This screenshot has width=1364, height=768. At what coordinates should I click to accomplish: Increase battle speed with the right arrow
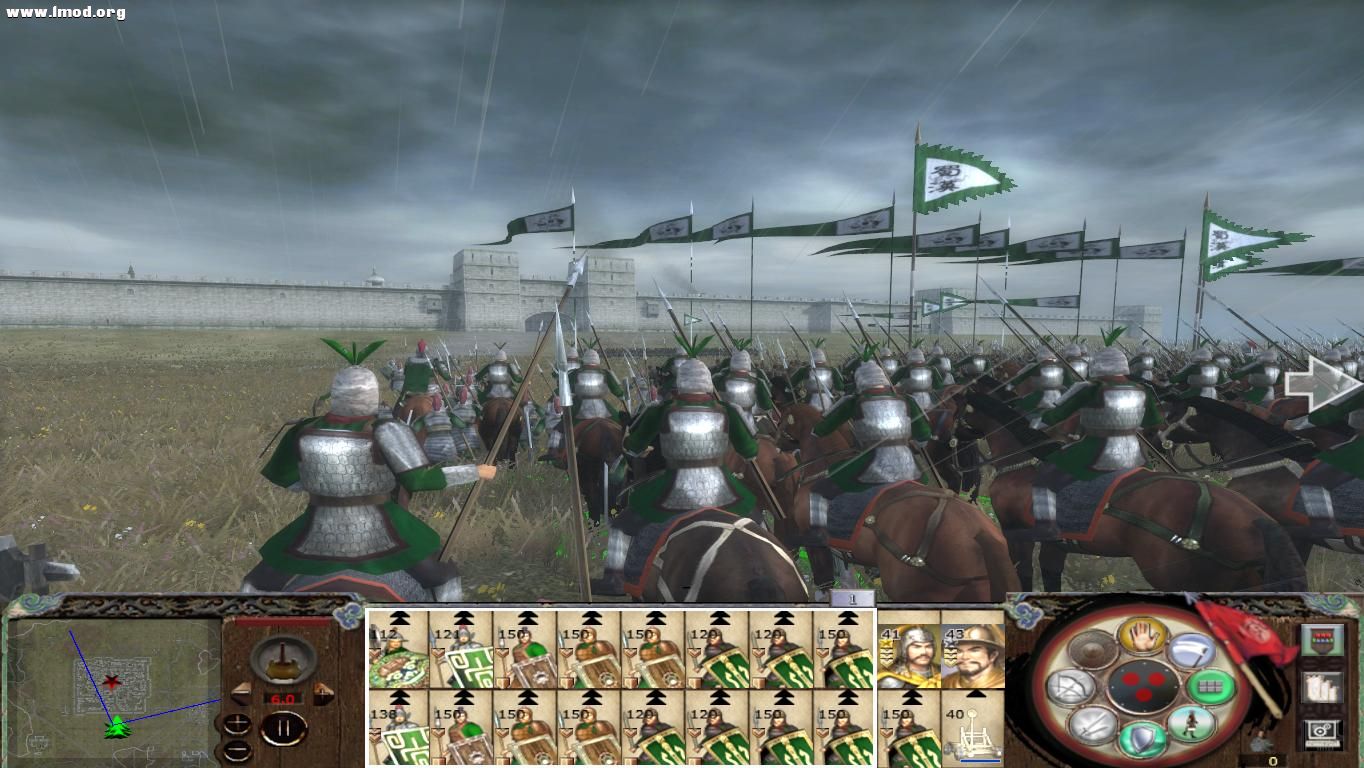322,692
